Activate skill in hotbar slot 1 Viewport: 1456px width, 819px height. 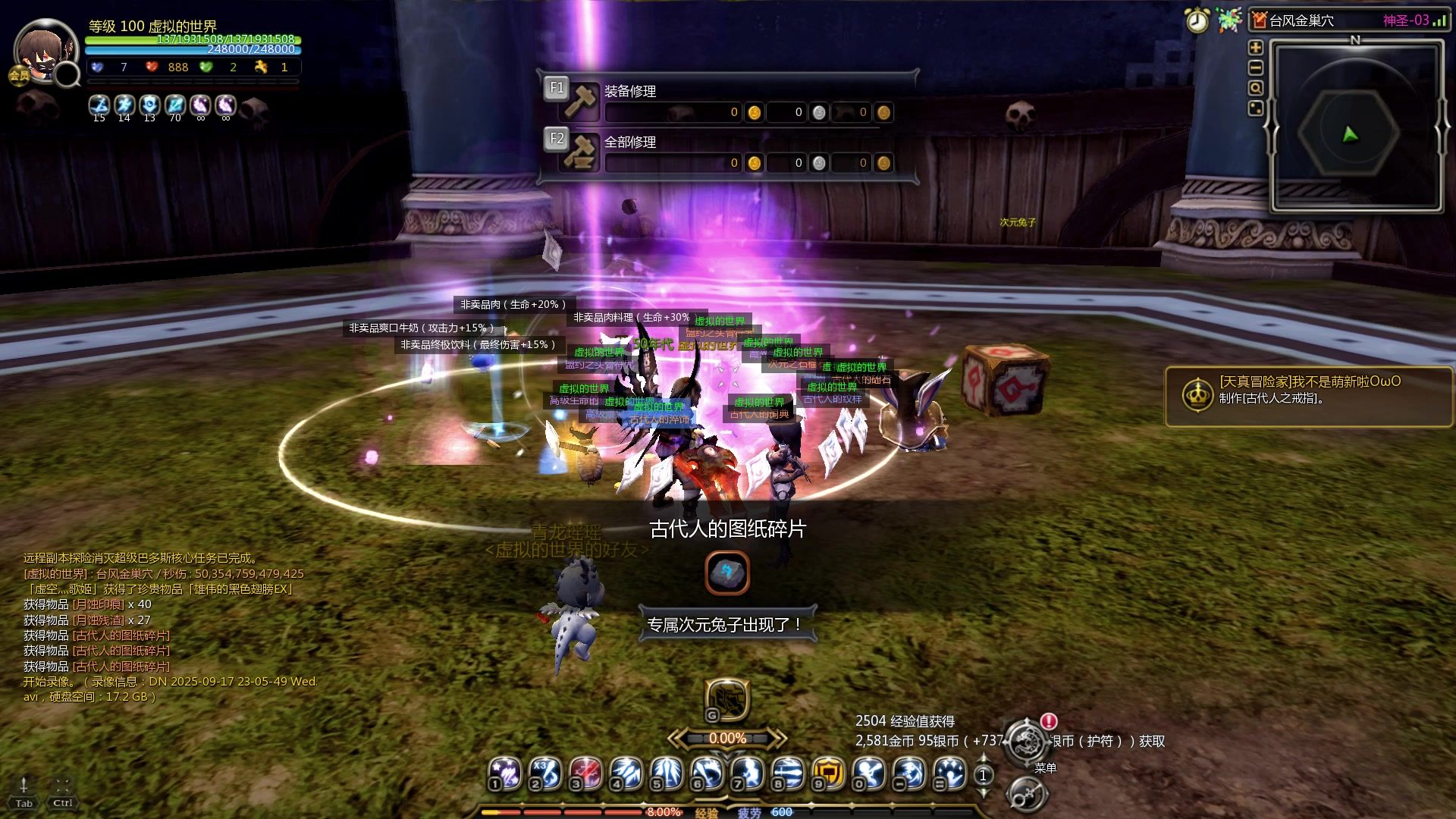(505, 773)
